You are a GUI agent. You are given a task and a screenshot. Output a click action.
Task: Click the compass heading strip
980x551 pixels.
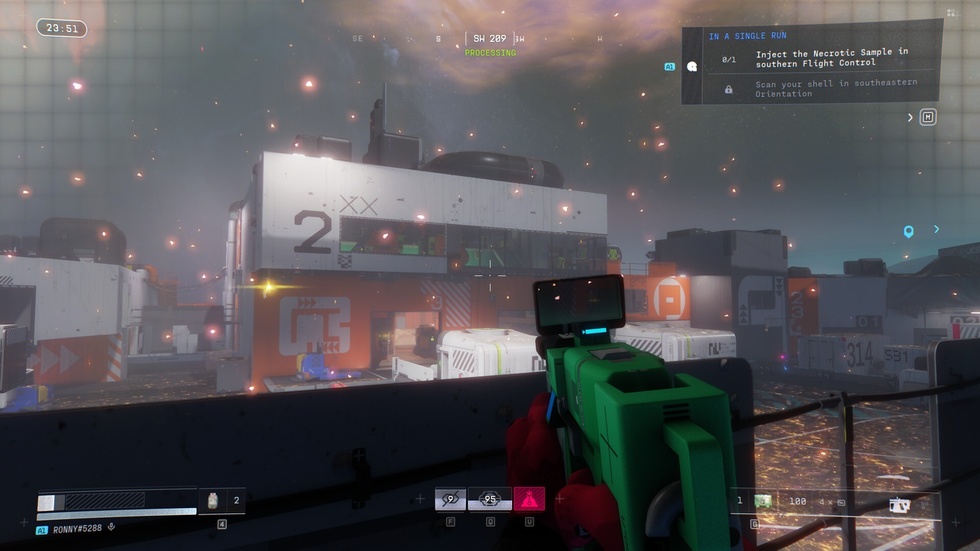(489, 39)
